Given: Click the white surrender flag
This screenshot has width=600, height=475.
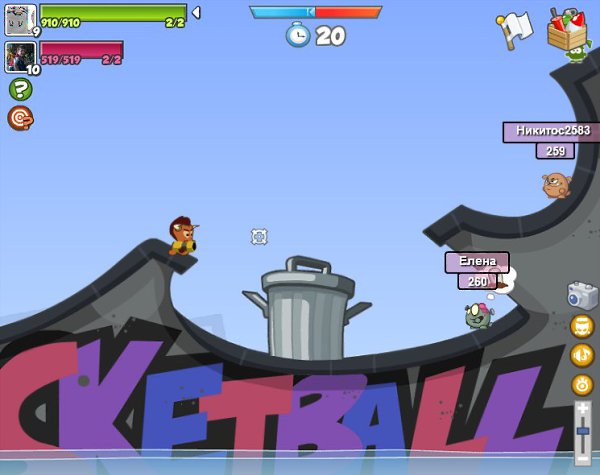Looking at the screenshot, I should coord(513,29).
